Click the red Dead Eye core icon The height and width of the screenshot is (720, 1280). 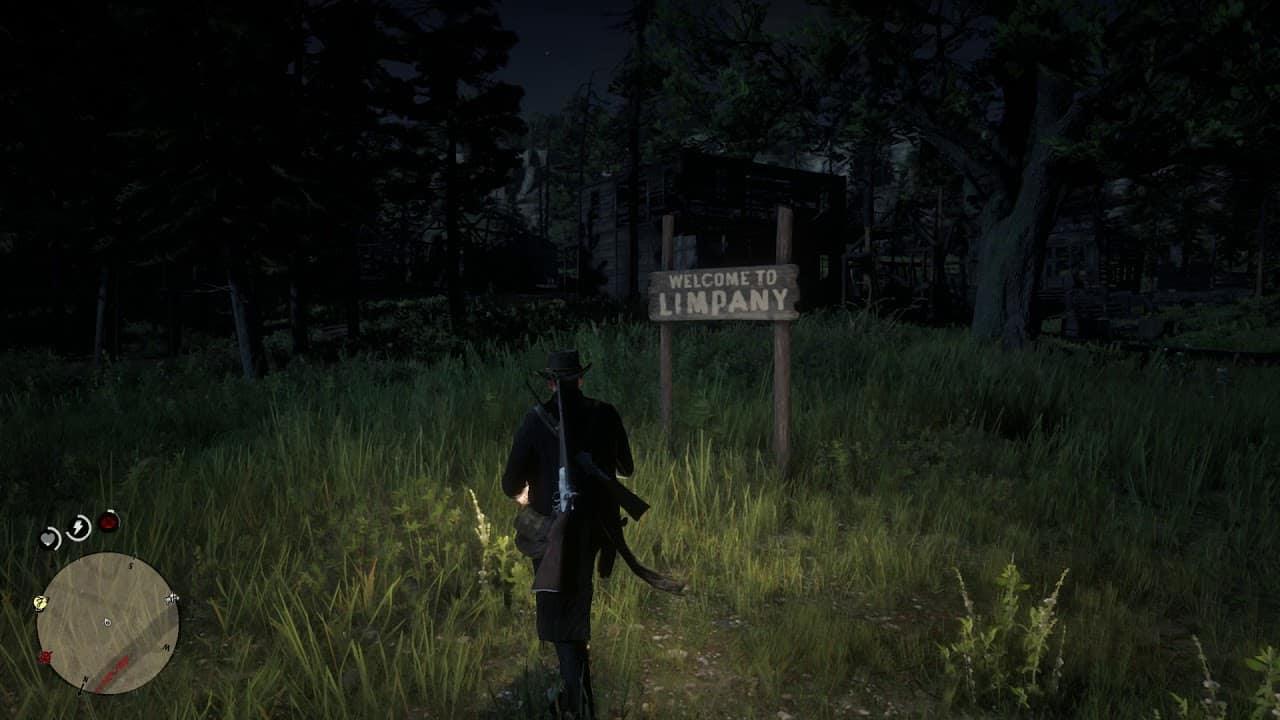(108, 522)
